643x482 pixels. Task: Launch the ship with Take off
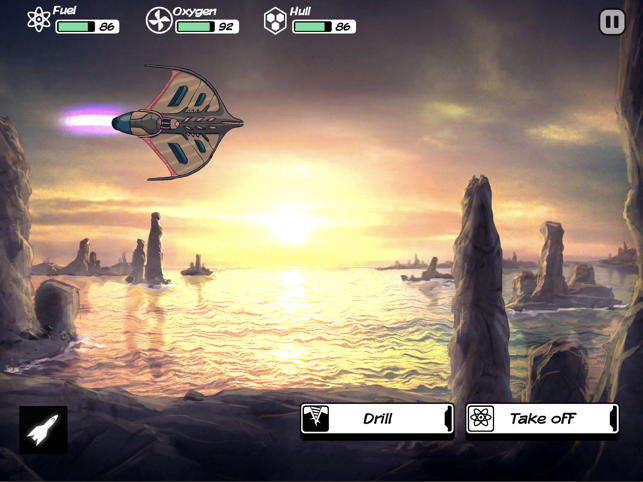(542, 419)
